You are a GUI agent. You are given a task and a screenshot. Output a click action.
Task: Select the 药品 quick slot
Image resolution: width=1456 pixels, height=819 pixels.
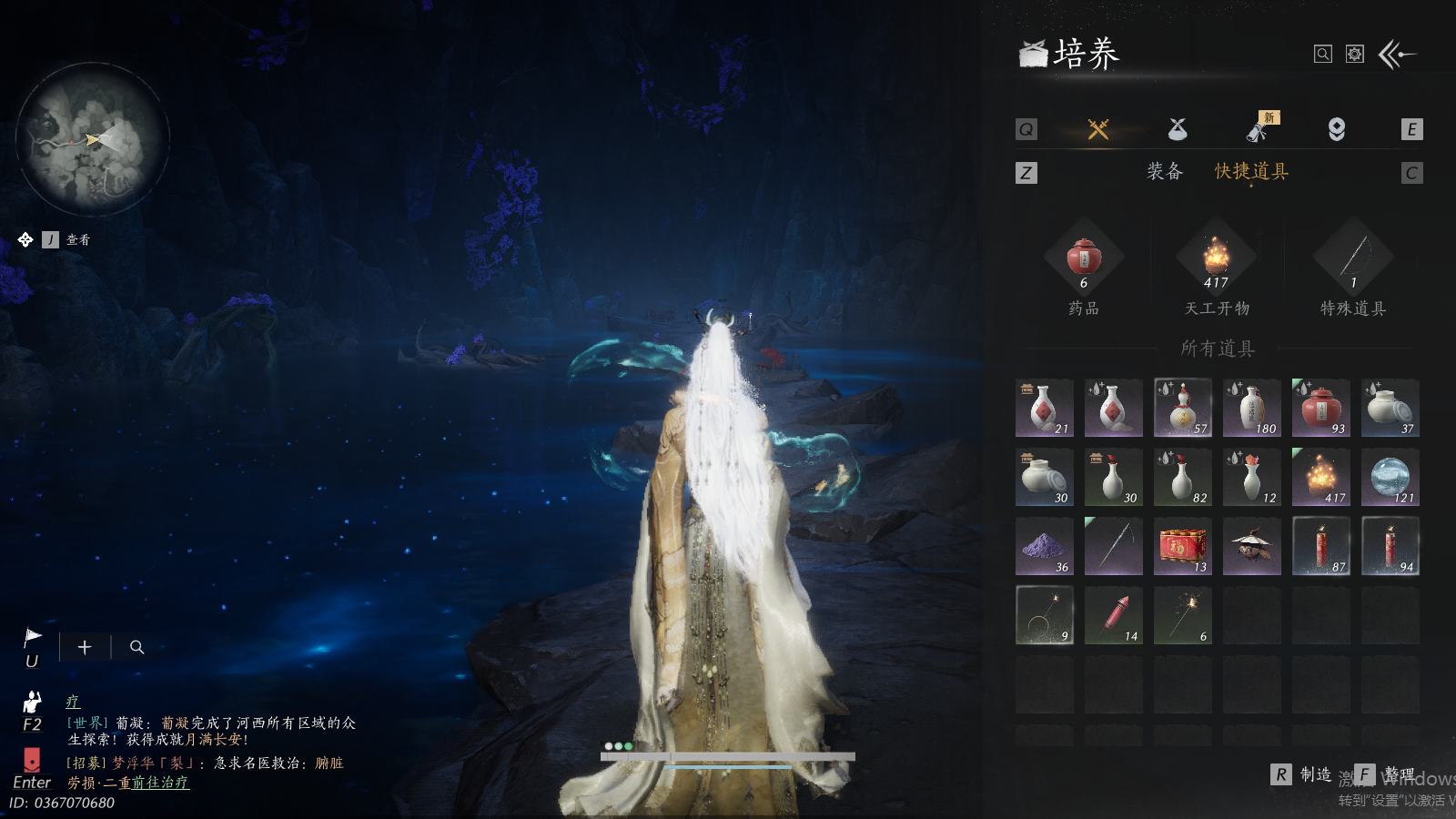[1084, 258]
